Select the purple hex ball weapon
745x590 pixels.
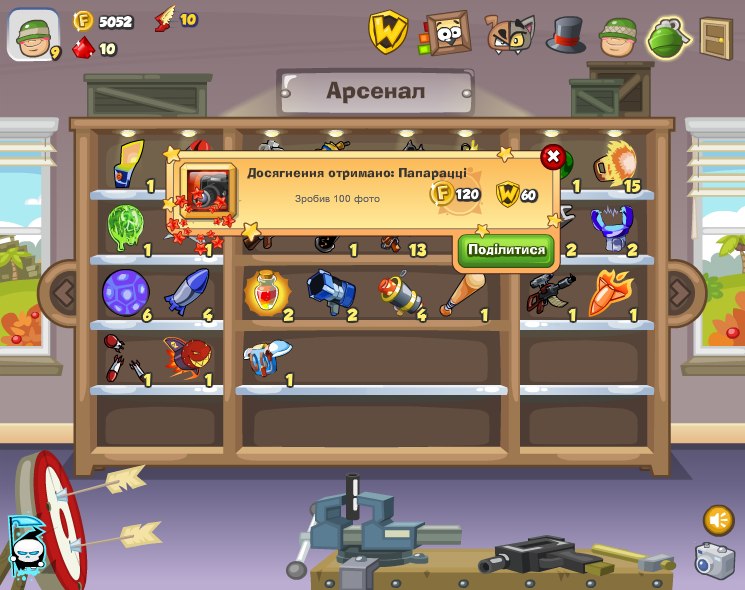coord(124,292)
